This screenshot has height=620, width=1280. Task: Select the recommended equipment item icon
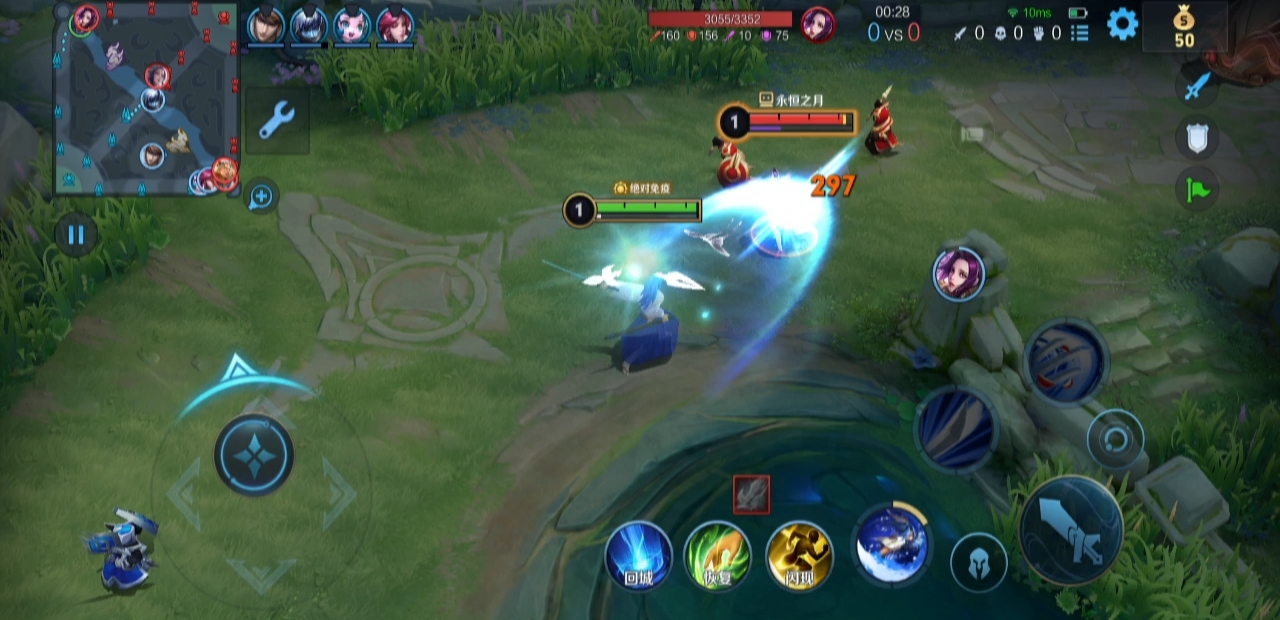pyautogui.click(x=751, y=494)
